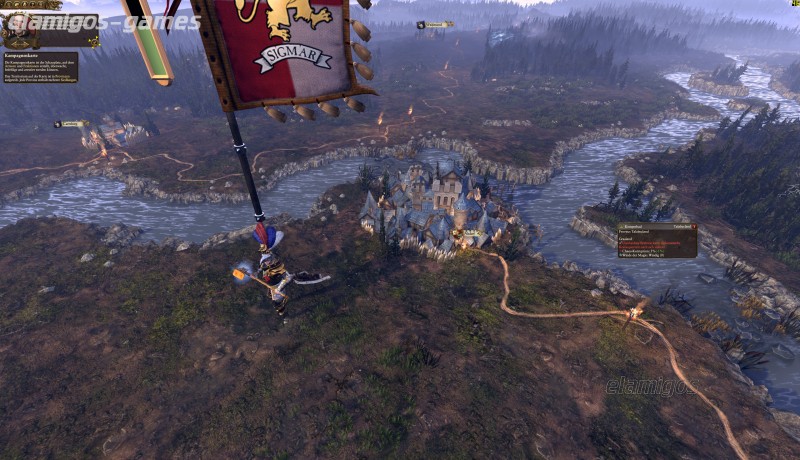Select the name label over the central city
This screenshot has height=460, width=800.
[467, 233]
